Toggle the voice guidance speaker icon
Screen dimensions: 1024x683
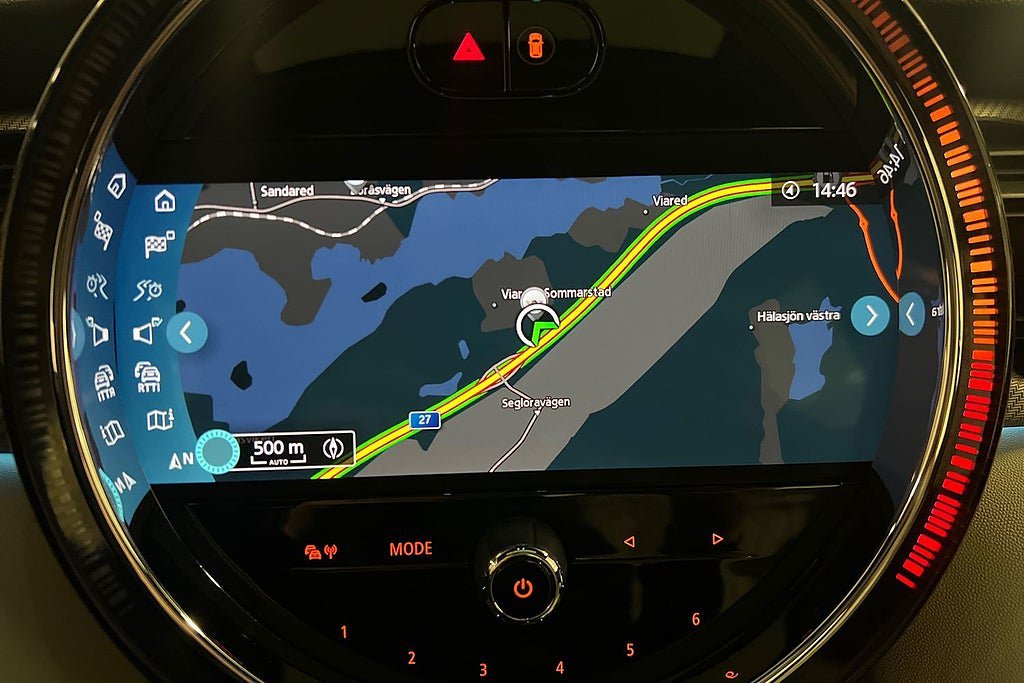point(145,333)
